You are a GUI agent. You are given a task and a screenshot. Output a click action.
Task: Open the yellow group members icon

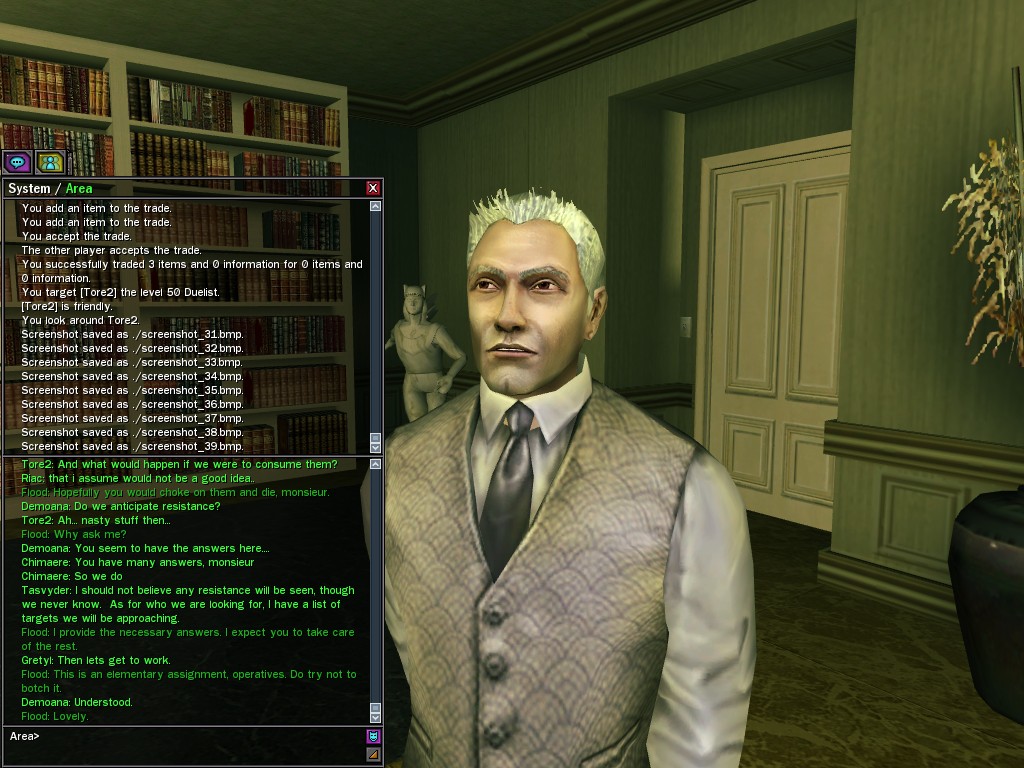coord(49,162)
